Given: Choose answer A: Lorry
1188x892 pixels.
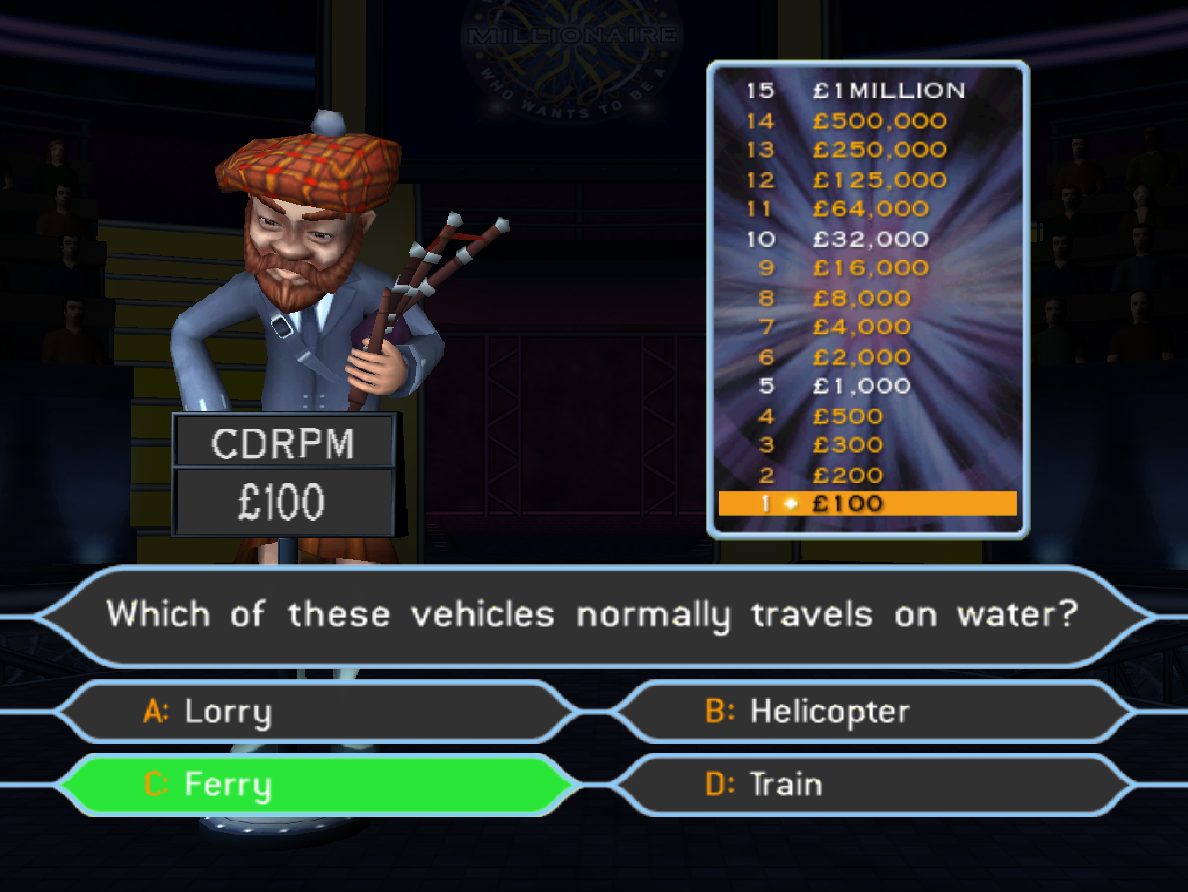Looking at the screenshot, I should (310, 712).
